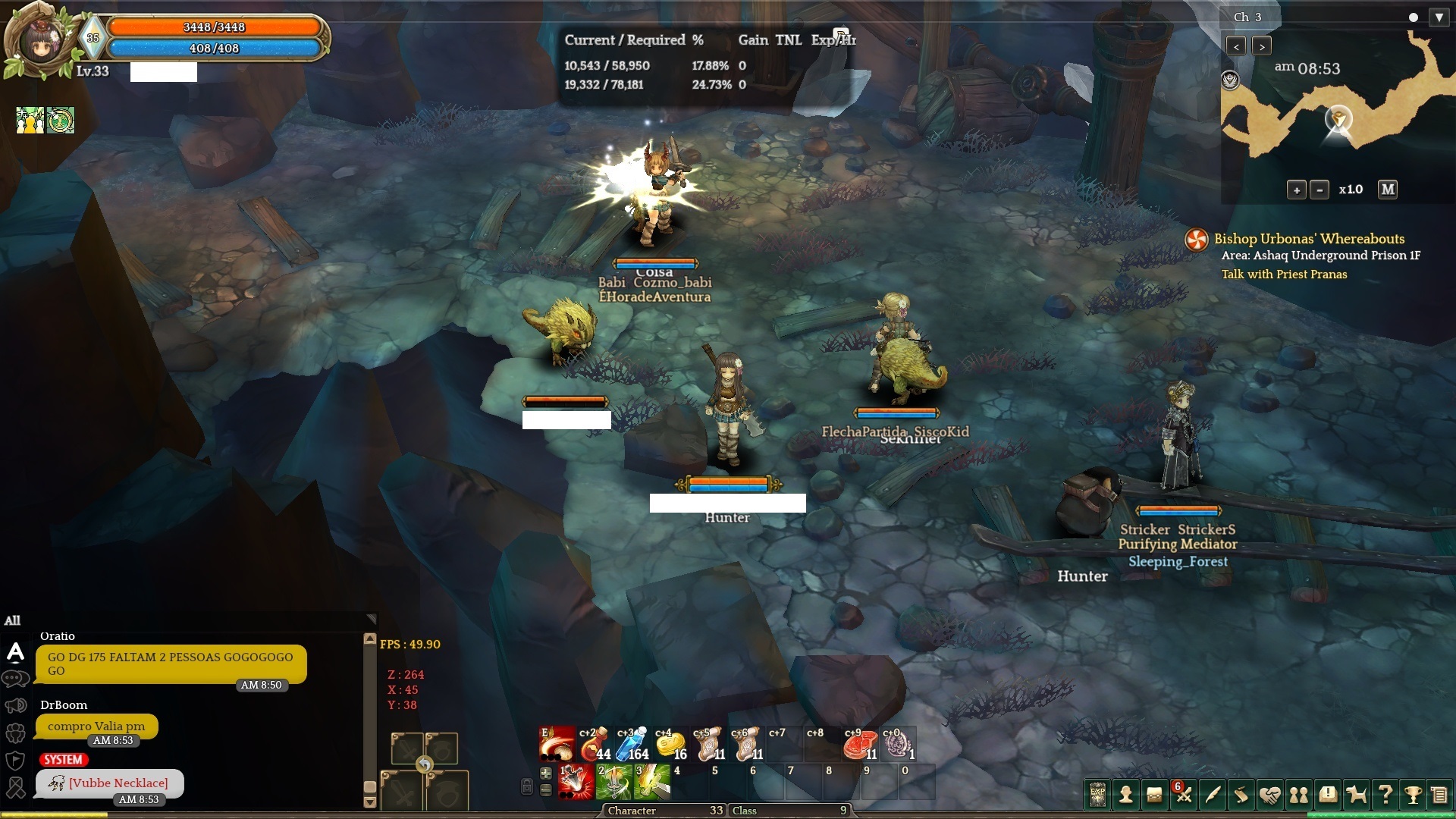The image size is (1456, 819).
Task: Use the red health potion slot
Action: pyautogui.click(x=594, y=744)
